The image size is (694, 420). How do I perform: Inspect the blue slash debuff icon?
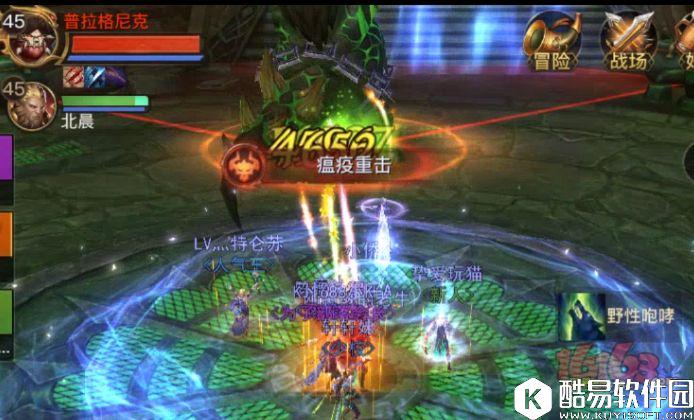pyautogui.click(x=95, y=77)
